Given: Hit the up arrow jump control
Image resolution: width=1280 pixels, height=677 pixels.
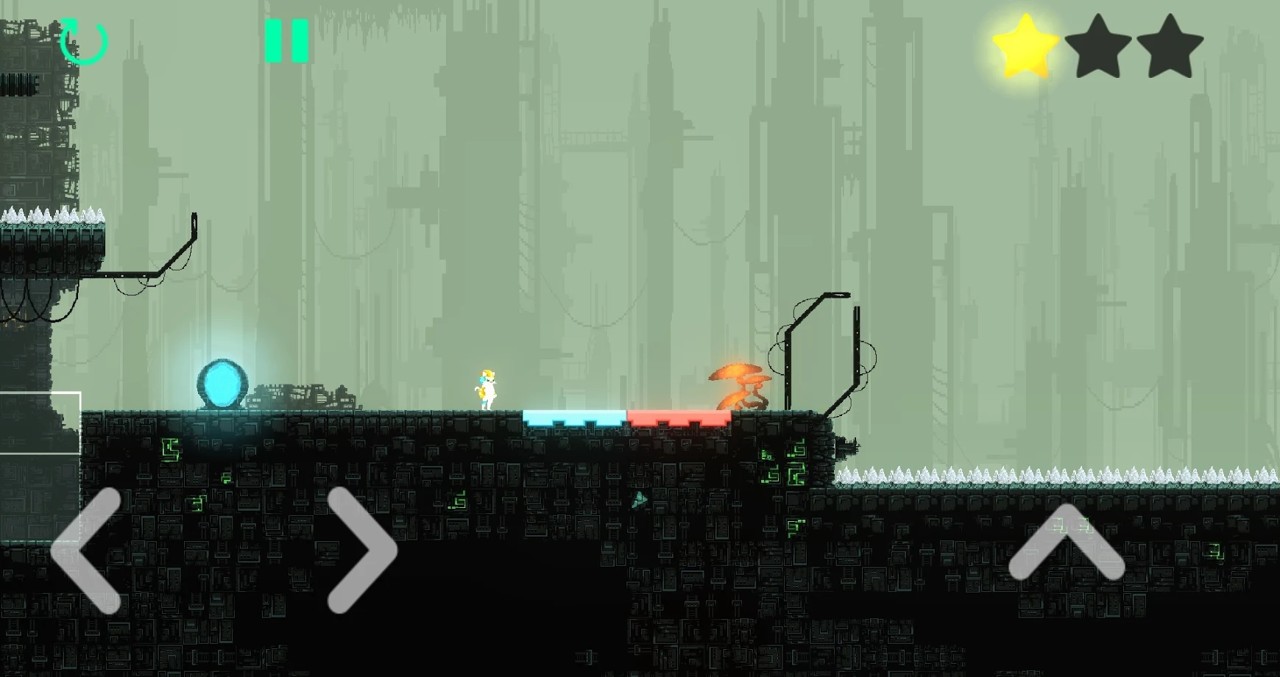Looking at the screenshot, I should point(1066,545).
